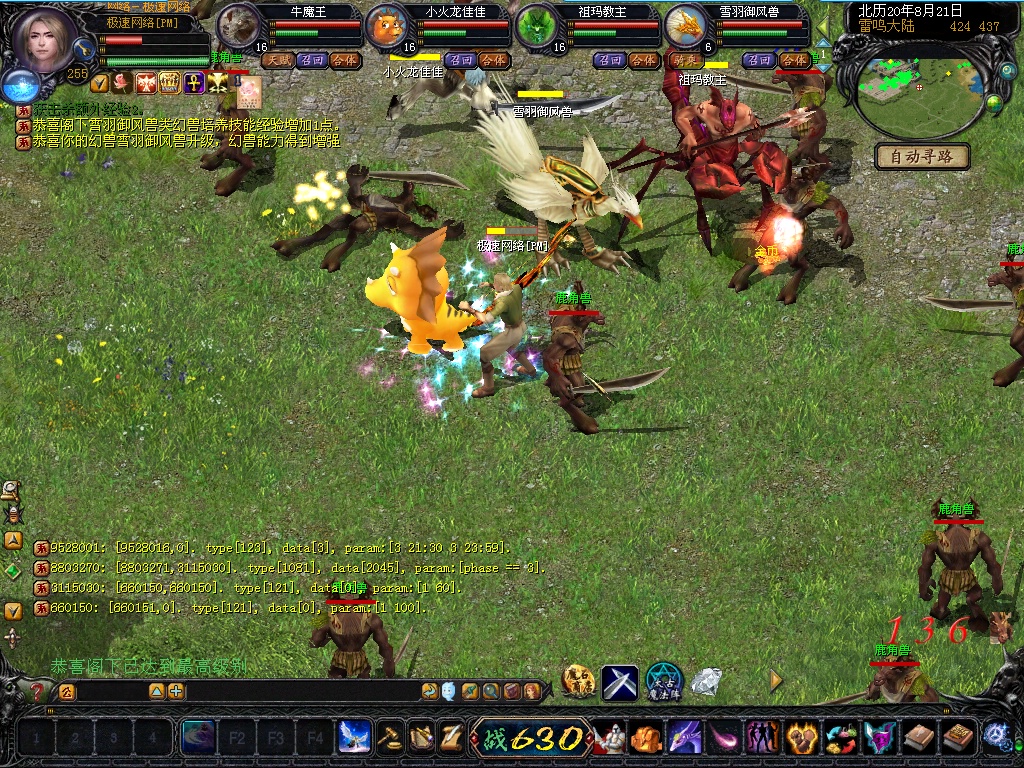The image size is (1024, 768).
Task: Click the 自动寻路 auto-pathfinding button
Action: click(922, 156)
